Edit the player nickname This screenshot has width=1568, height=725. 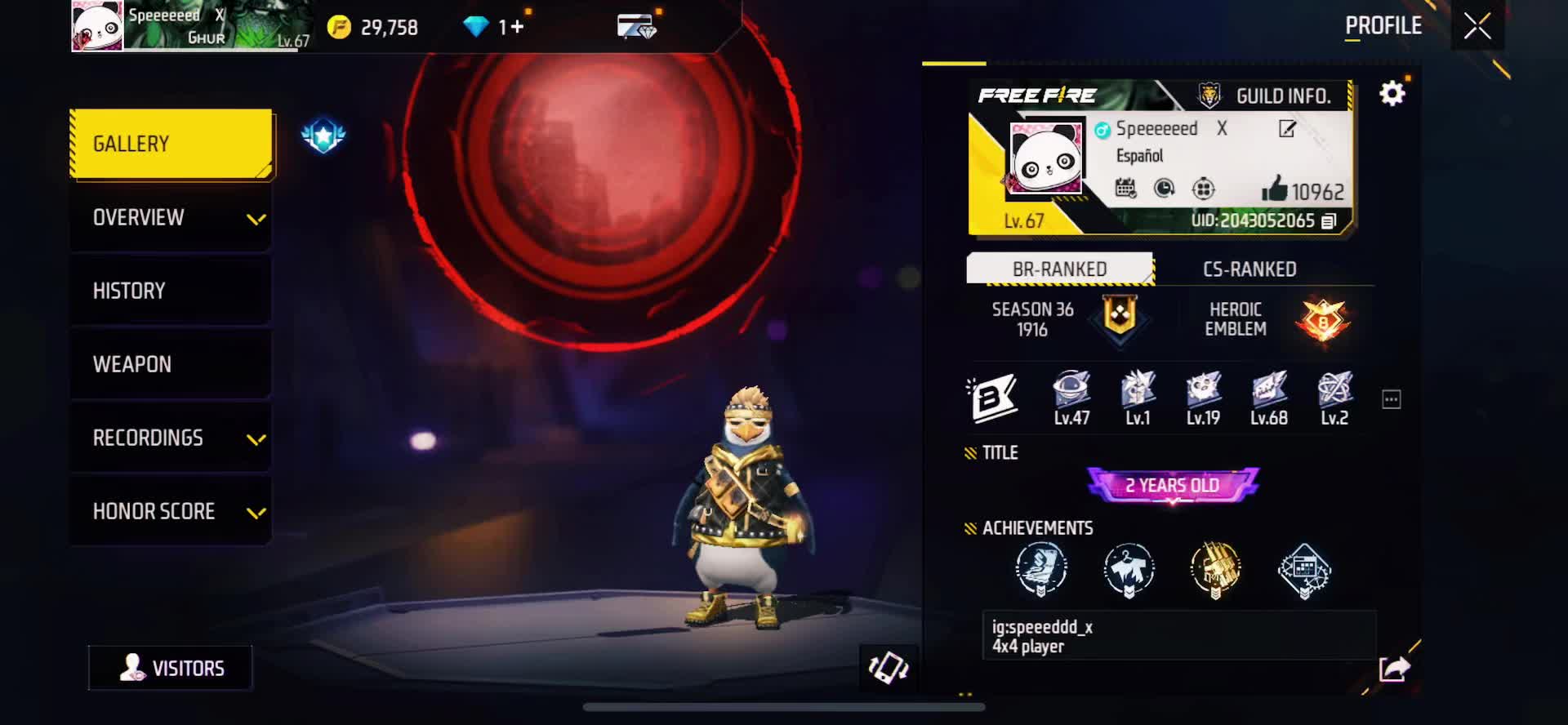pos(1287,129)
